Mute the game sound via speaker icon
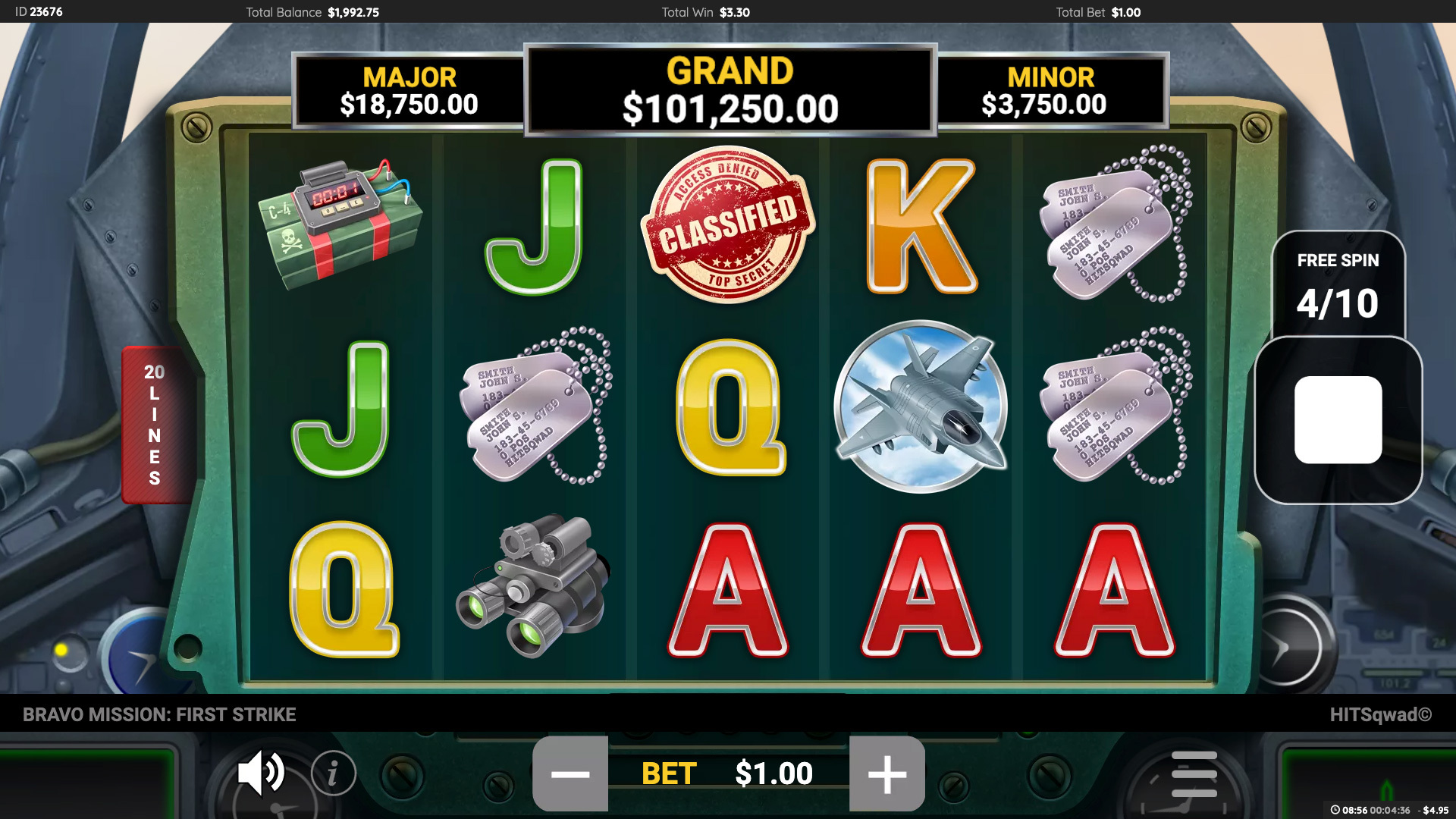This screenshot has width=1456, height=819. pyautogui.click(x=261, y=773)
